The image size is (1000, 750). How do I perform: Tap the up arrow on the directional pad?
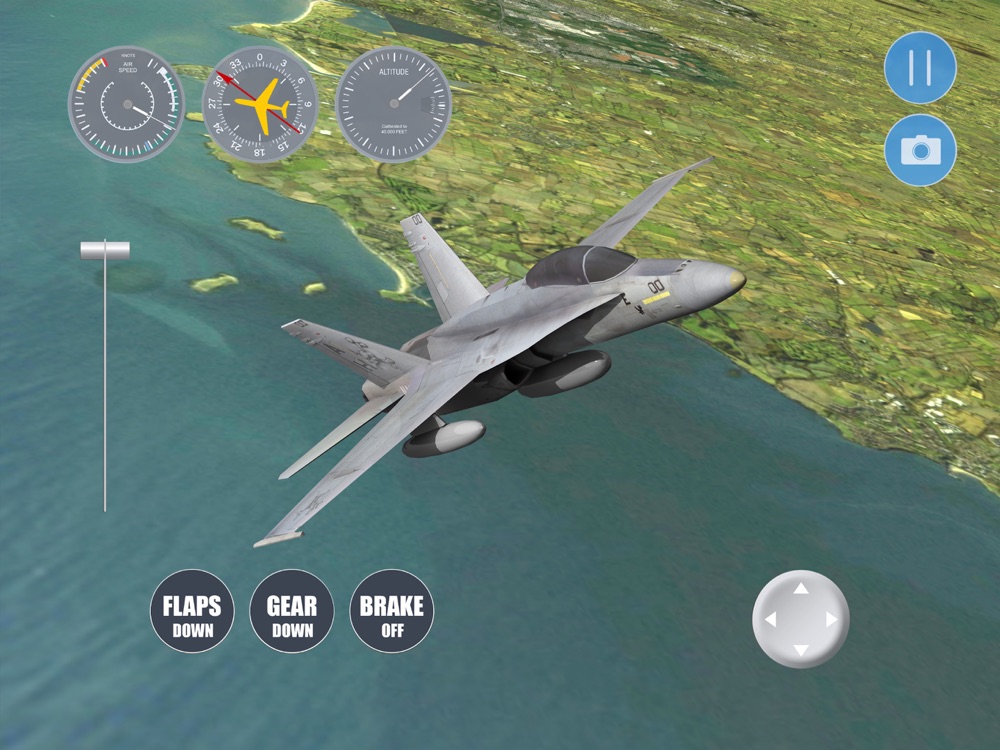pos(801,589)
